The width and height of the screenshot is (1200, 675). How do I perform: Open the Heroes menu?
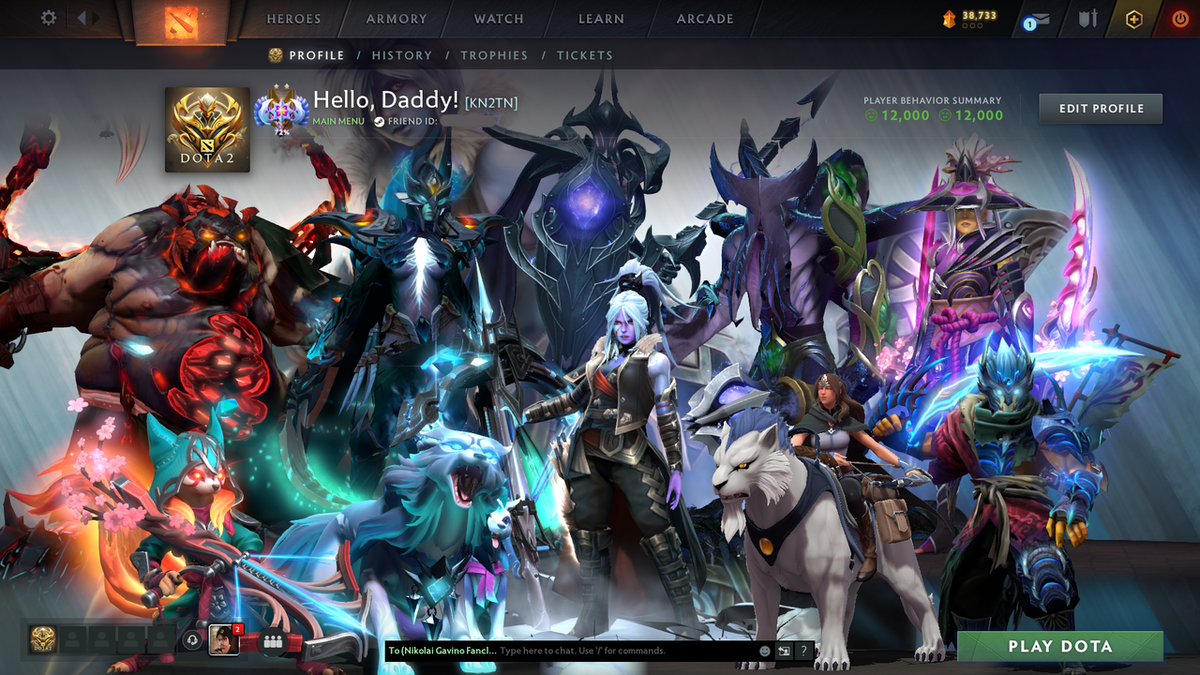[294, 19]
